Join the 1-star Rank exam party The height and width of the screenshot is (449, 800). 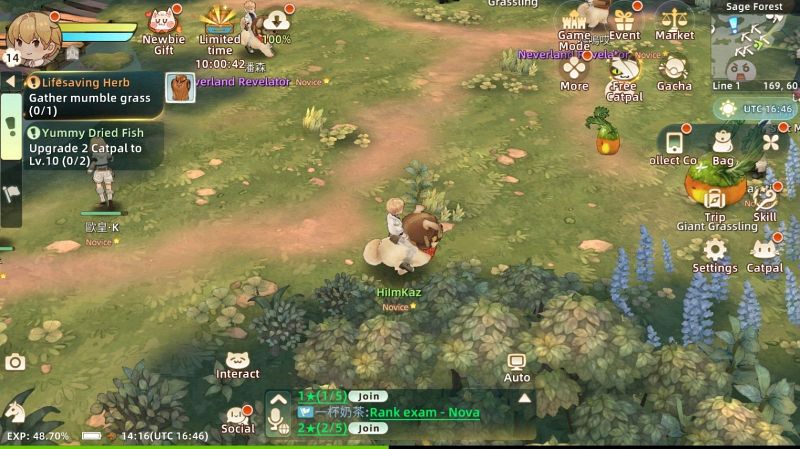click(x=369, y=396)
